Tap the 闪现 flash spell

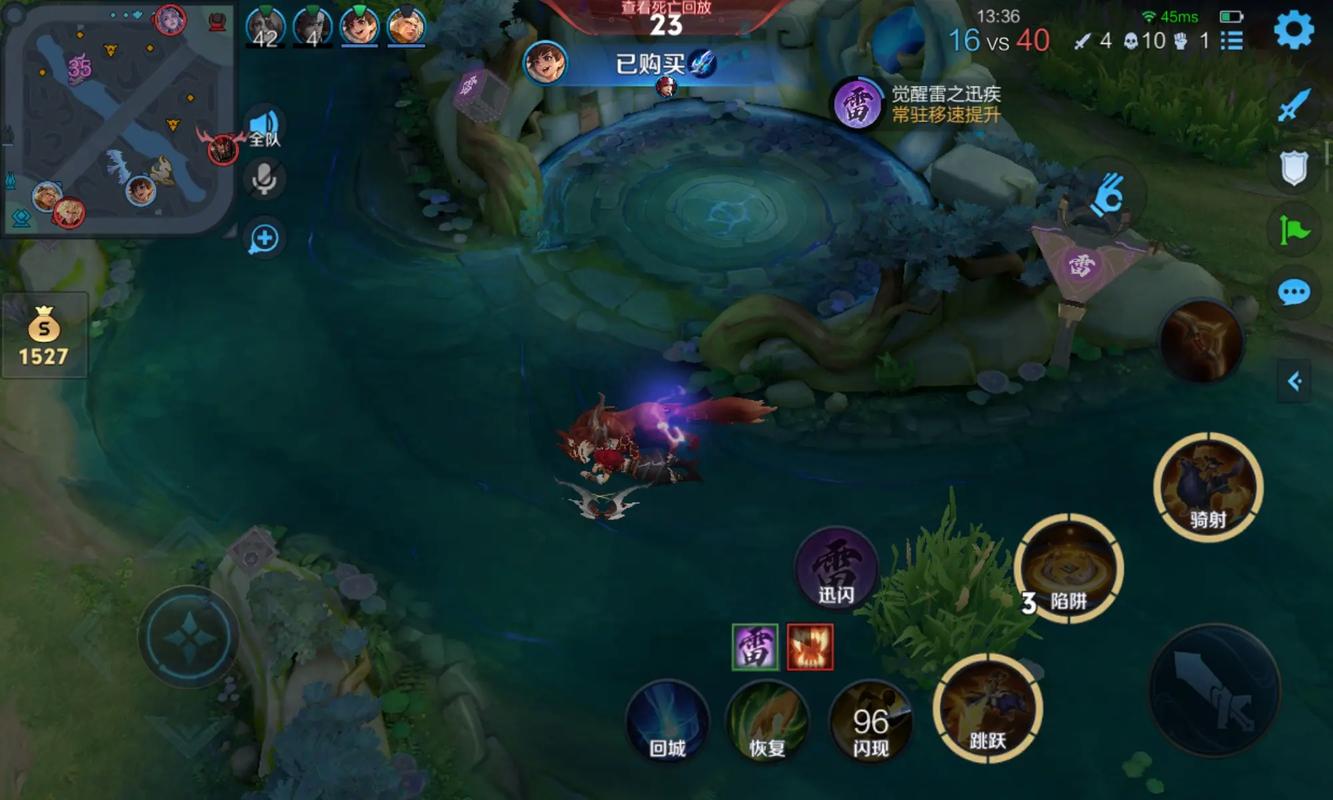(870, 722)
